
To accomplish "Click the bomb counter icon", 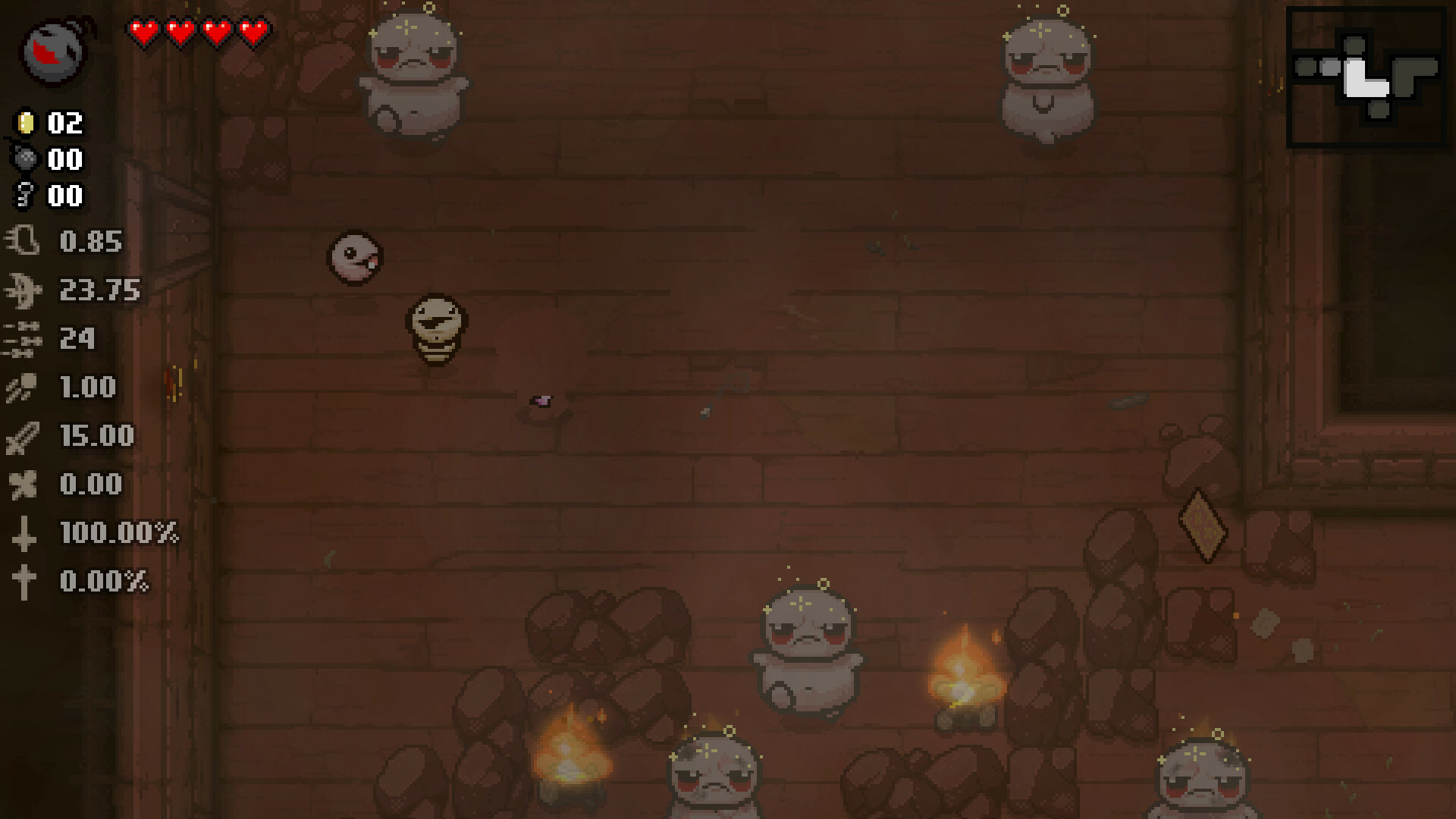I will [26, 159].
